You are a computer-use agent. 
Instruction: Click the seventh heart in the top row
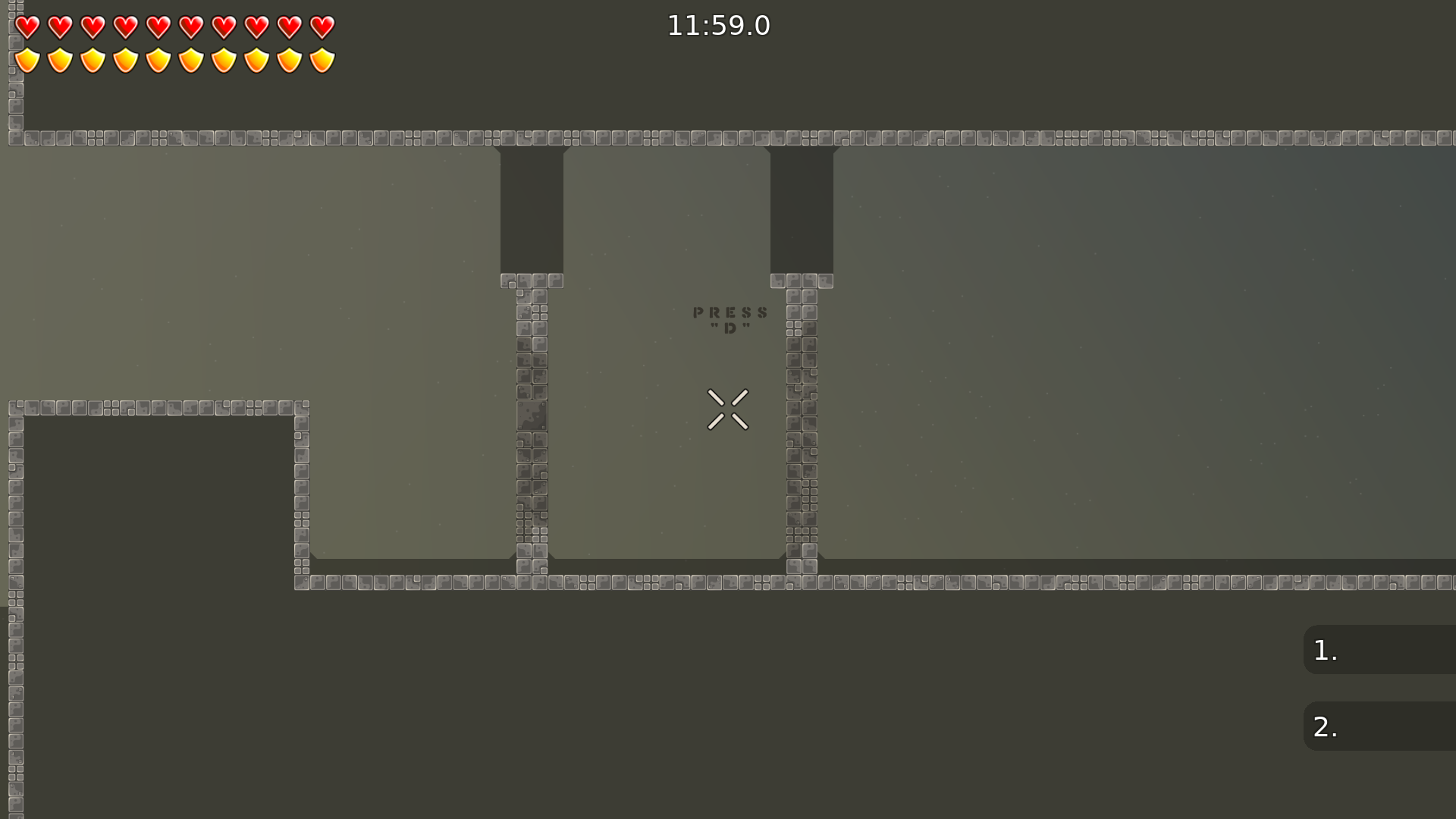(224, 26)
